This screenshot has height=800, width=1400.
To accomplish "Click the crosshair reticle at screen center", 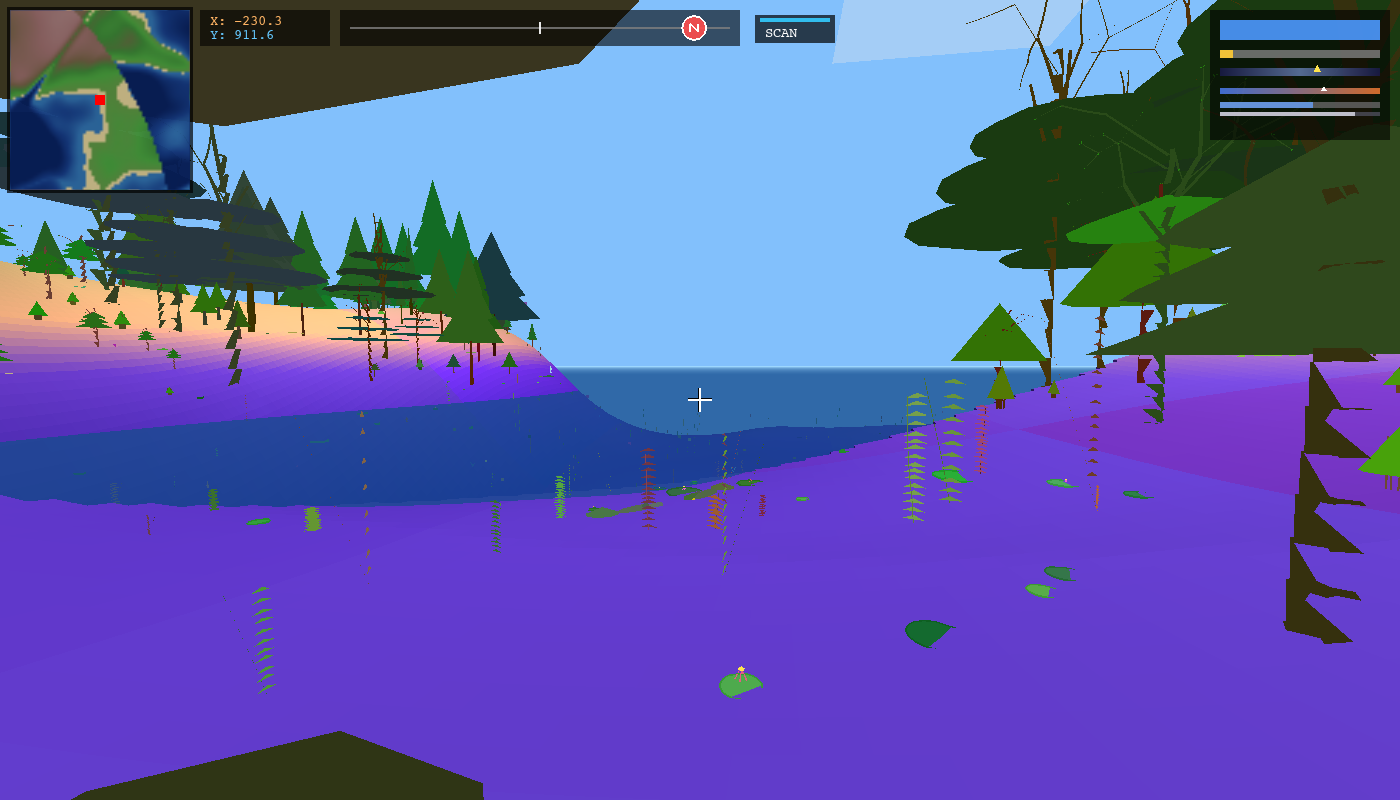I will pos(700,400).
